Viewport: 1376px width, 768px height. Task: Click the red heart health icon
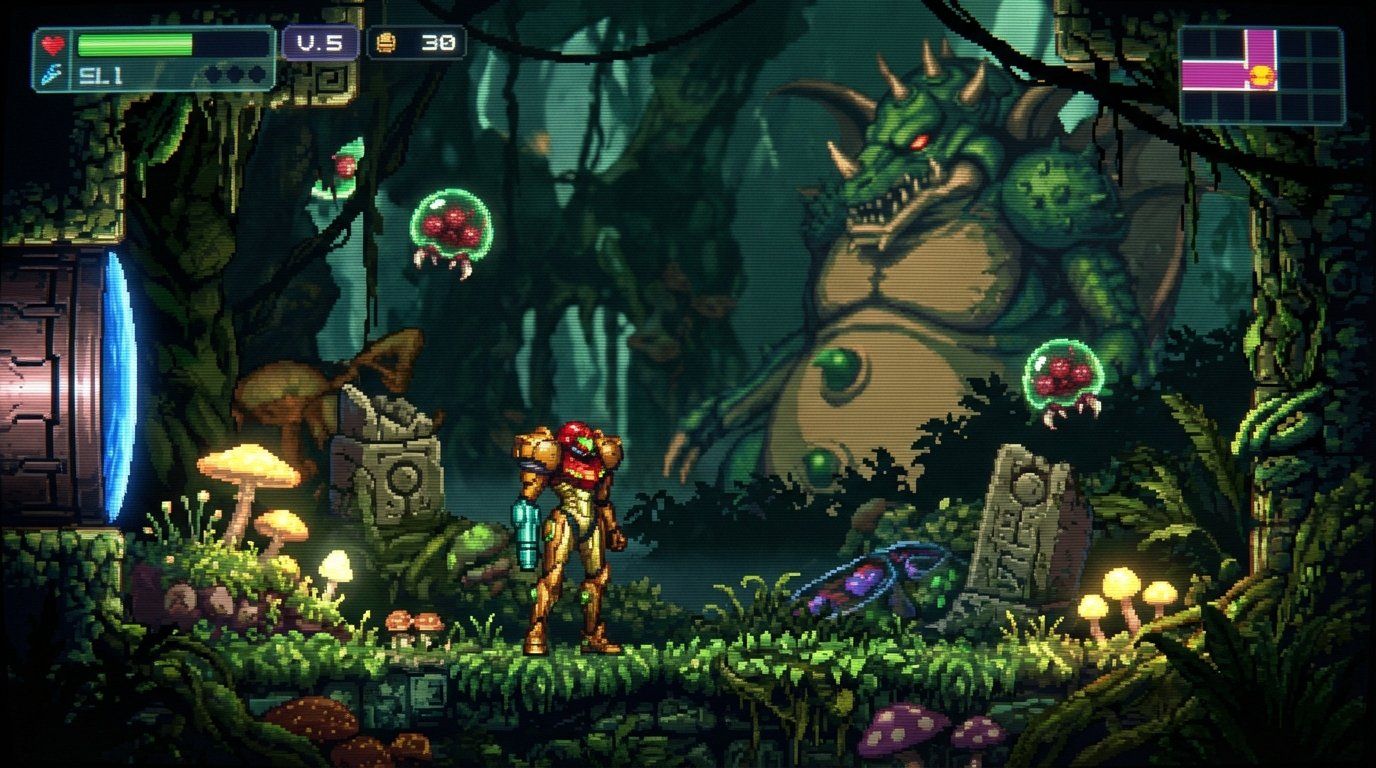pos(53,44)
